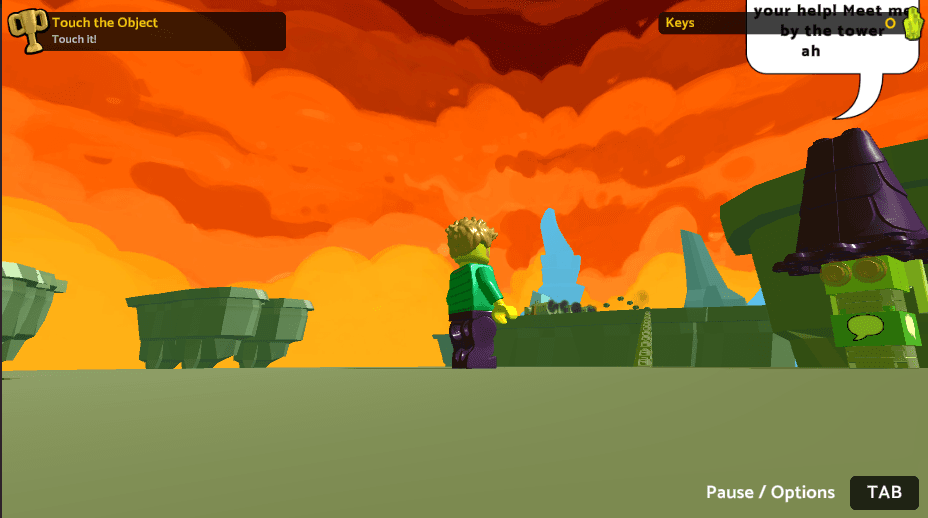Open the Pause / Options menu
Image resolution: width=928 pixels, height=518 pixels.
pyautogui.click(x=884, y=492)
